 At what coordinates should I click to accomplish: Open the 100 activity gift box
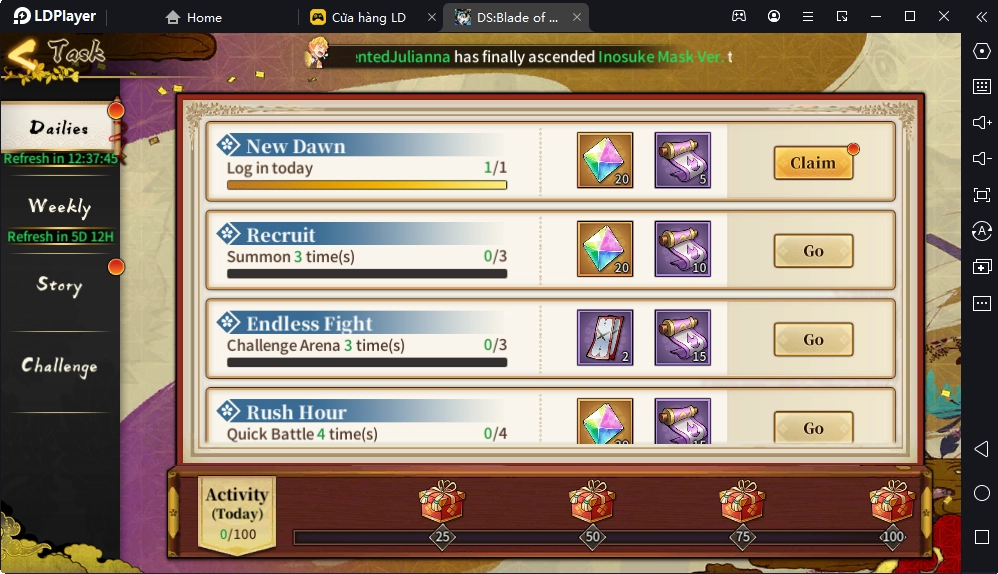(892, 502)
